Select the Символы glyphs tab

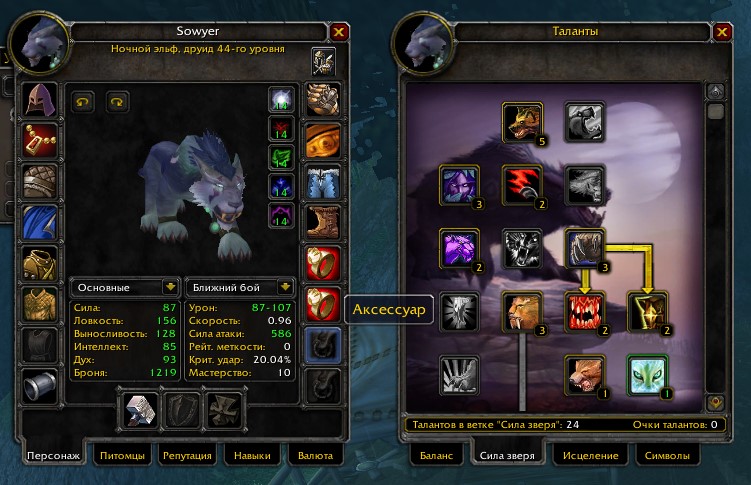click(x=666, y=456)
